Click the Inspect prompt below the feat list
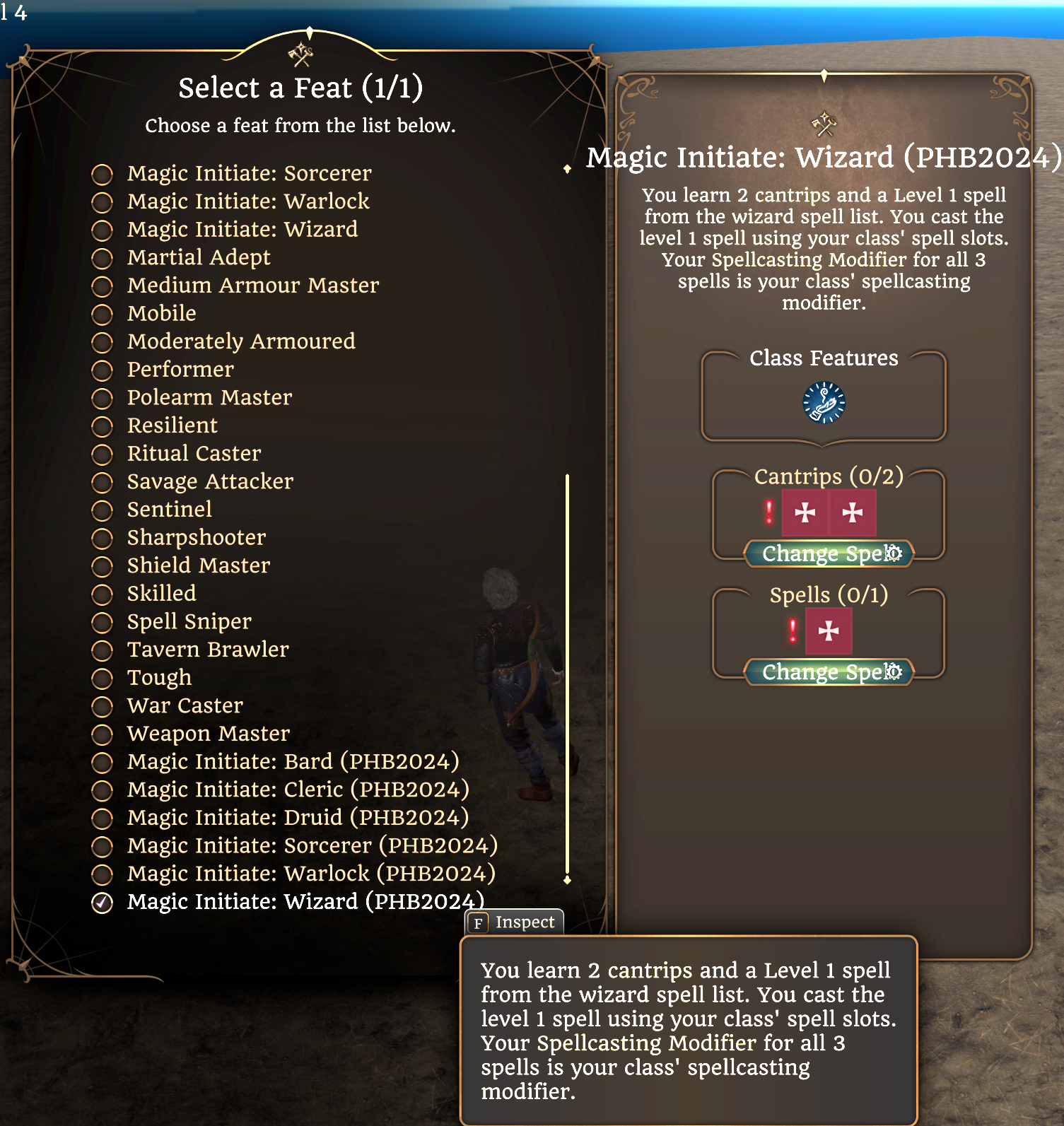Image resolution: width=1064 pixels, height=1126 pixels. [514, 922]
